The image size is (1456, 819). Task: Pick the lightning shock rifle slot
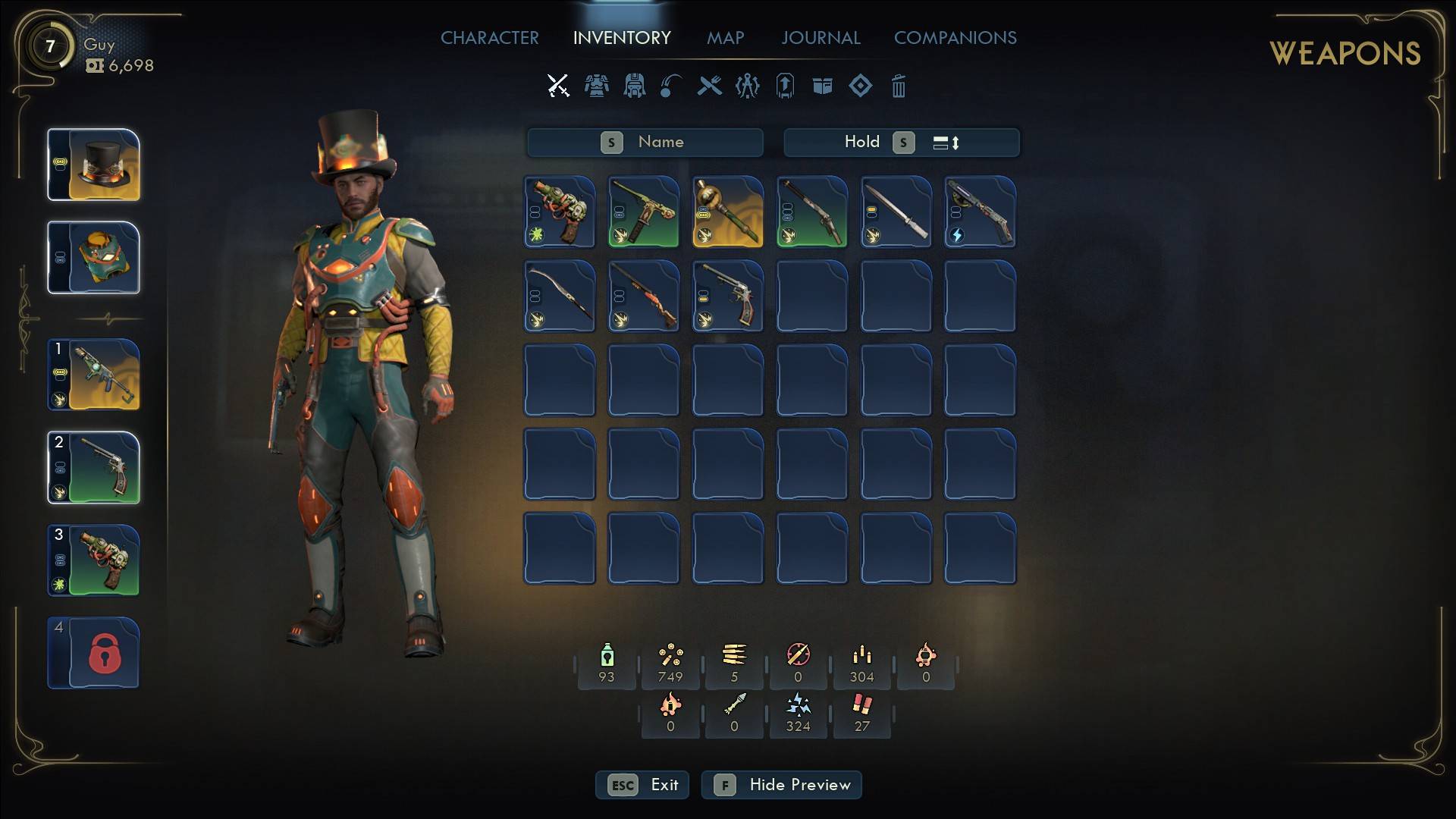[x=980, y=212]
